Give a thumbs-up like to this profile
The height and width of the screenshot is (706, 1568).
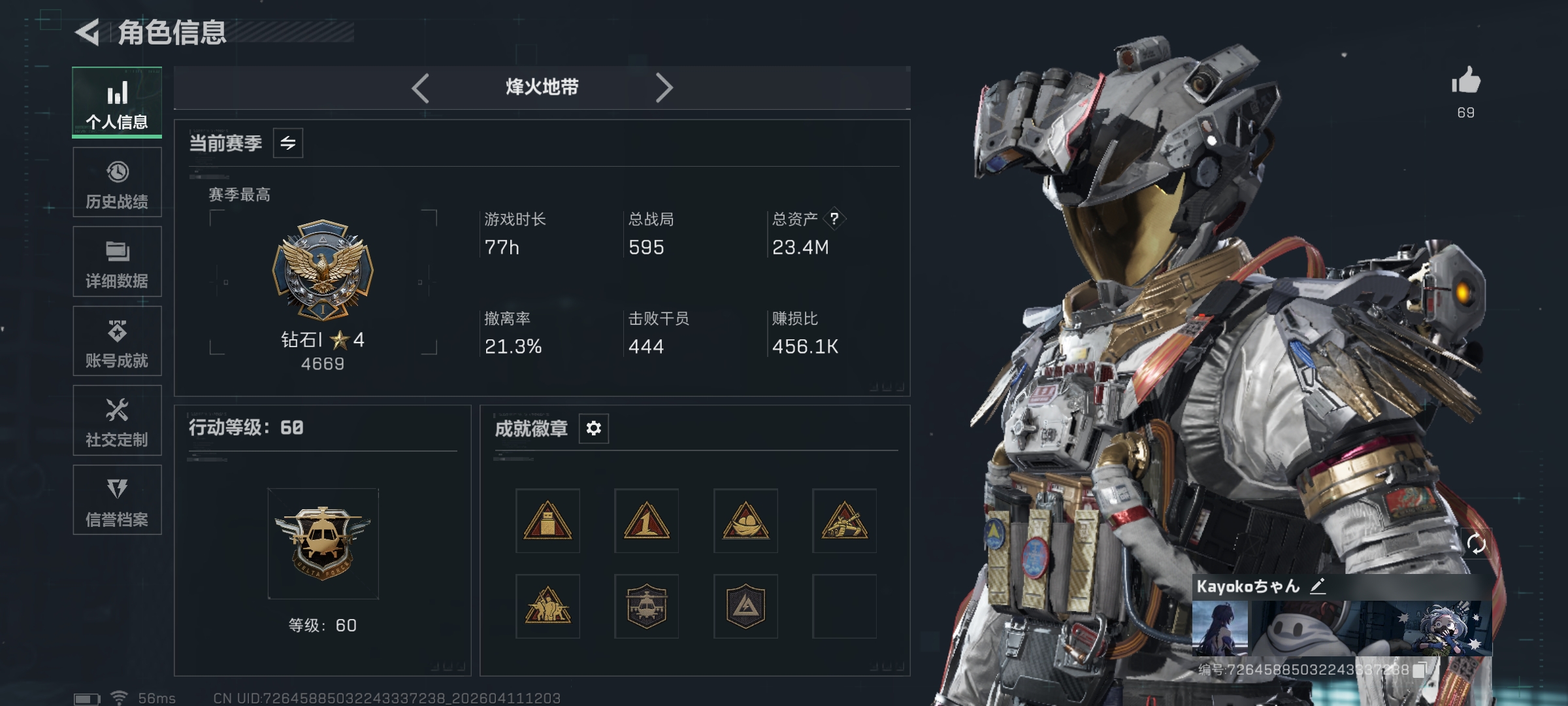pos(1465,82)
